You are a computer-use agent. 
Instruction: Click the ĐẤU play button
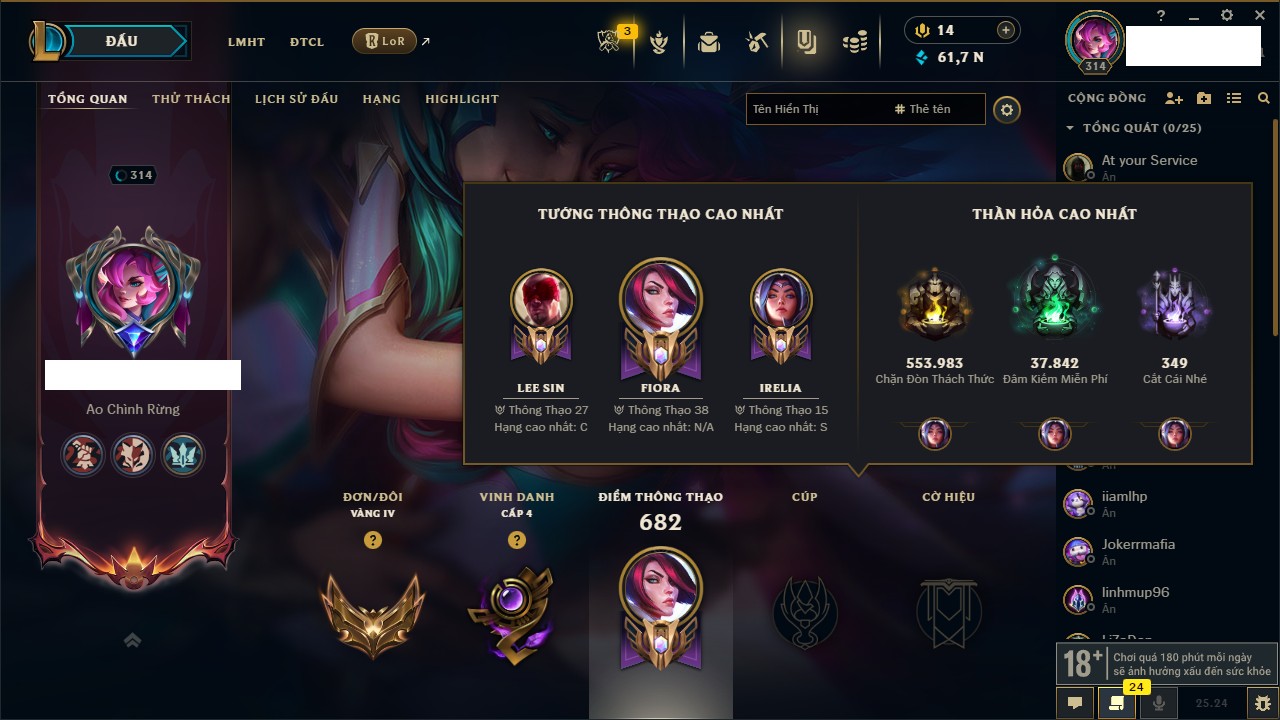pyautogui.click(x=122, y=41)
